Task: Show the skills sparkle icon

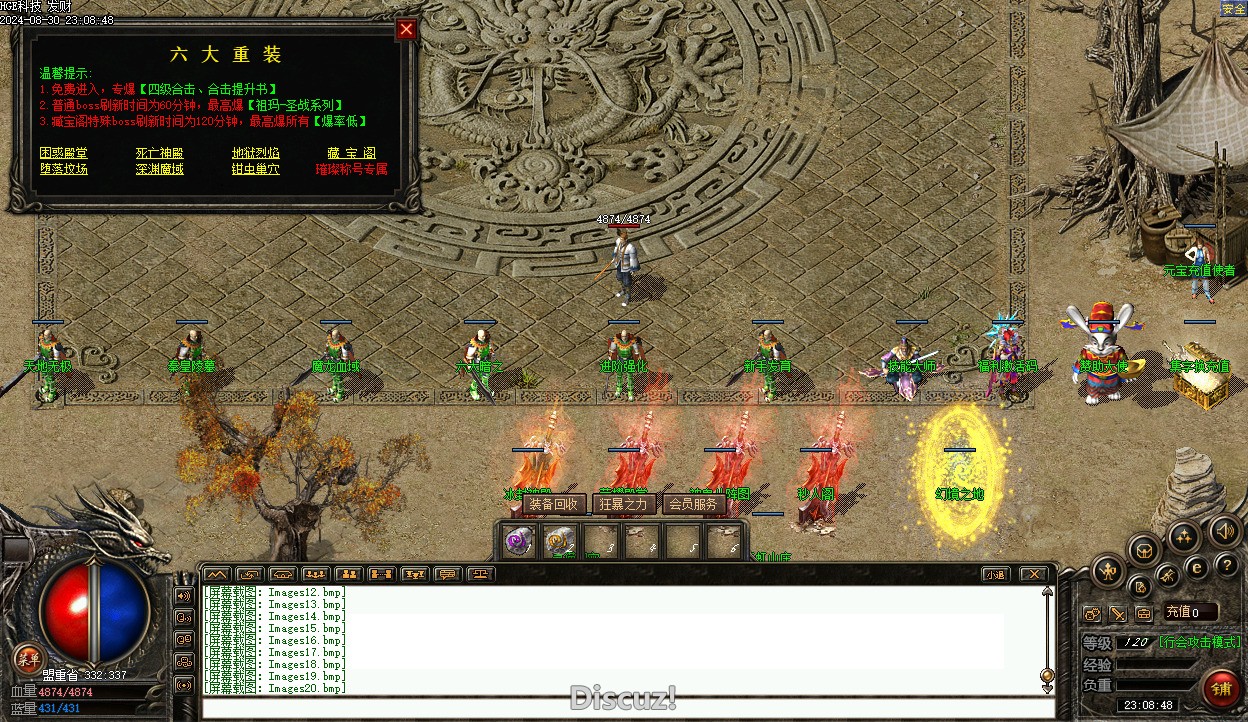Action: pos(1184,537)
